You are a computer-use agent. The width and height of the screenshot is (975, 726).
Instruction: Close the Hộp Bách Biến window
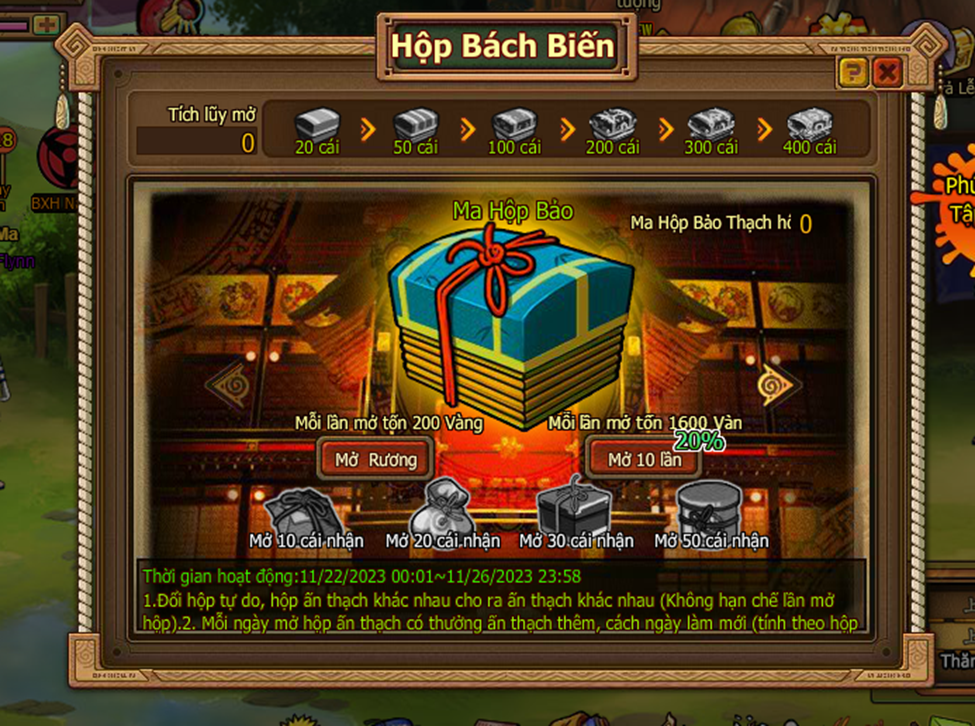tap(886, 71)
